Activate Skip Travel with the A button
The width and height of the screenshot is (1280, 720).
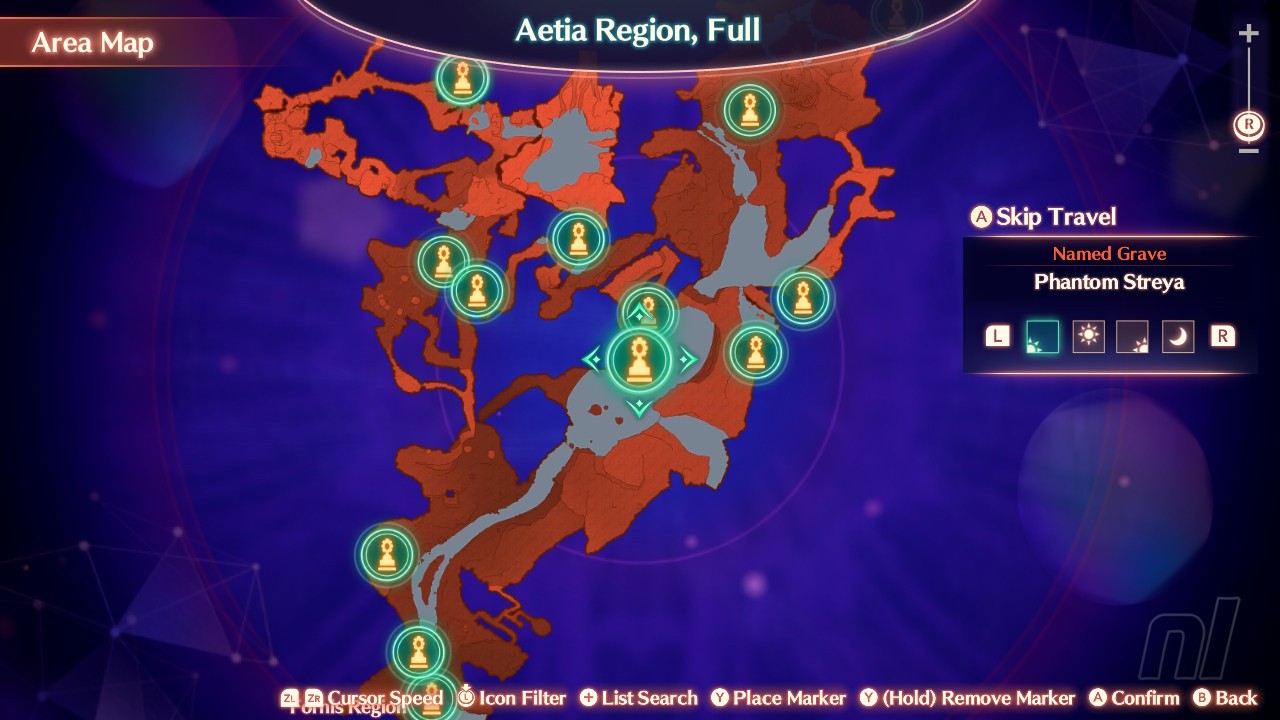coord(984,217)
